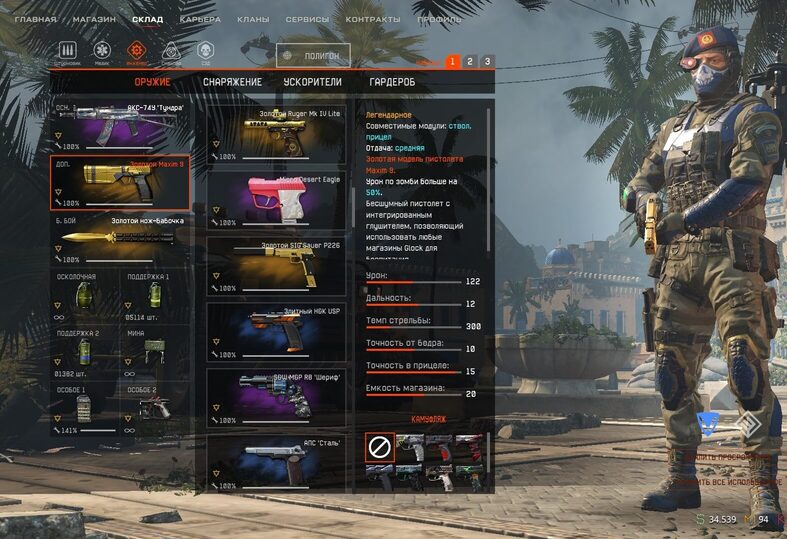Choose the Золотой SIG Sauer P226 pistol
Screen dimensions: 787x539
click(276, 265)
